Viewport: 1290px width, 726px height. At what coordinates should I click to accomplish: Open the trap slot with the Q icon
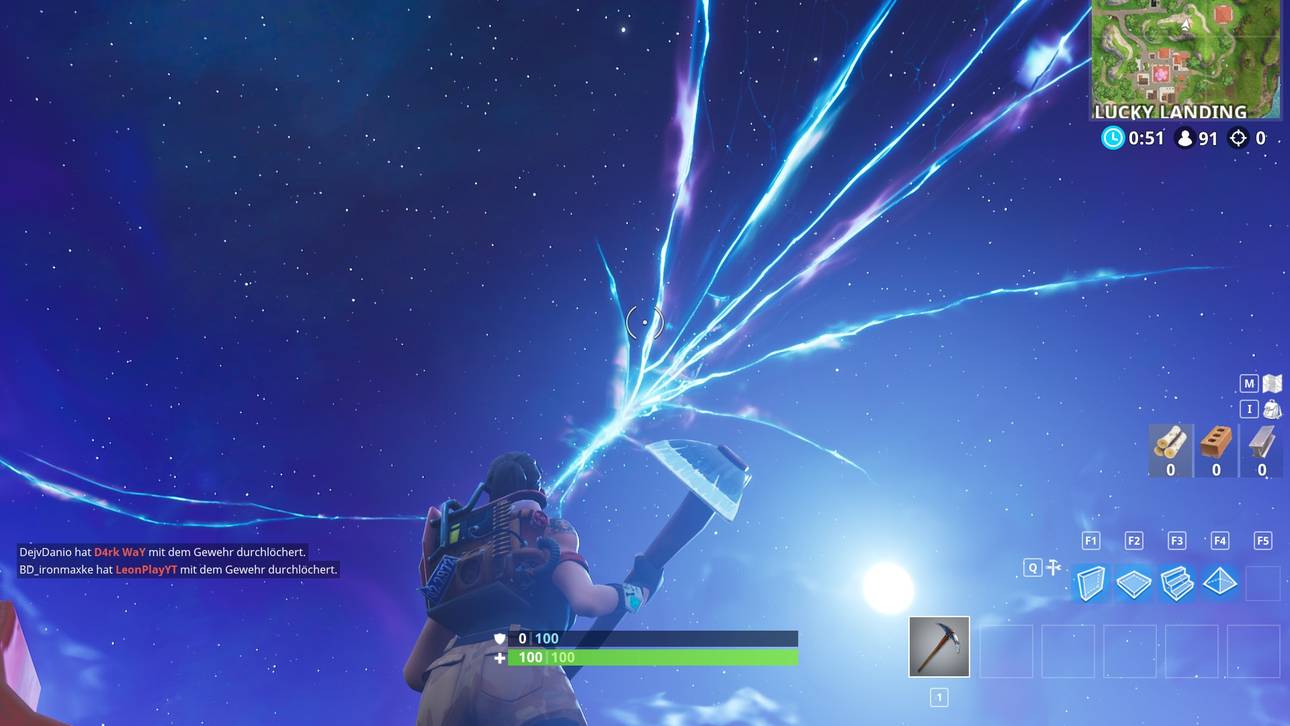(1031, 565)
